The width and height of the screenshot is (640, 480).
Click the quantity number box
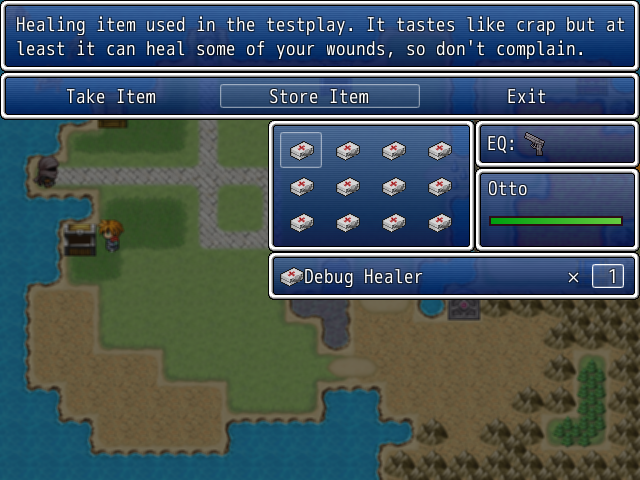[x=607, y=276]
